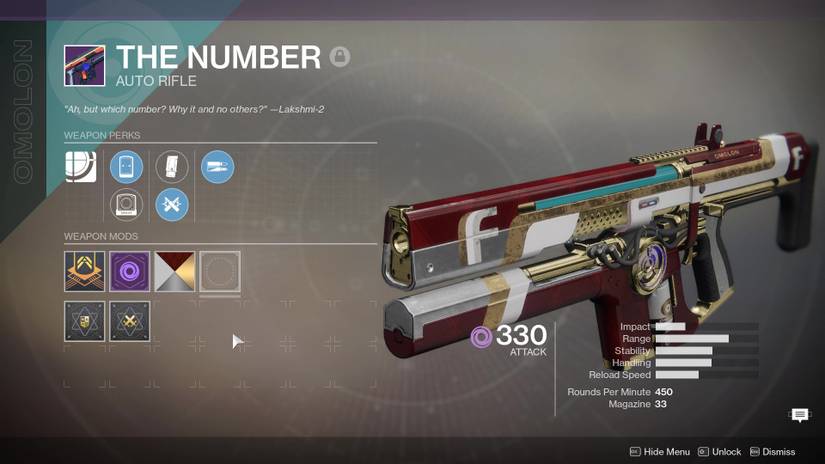
Task: Select the blue crossed-bullets perk
Action: pos(172,205)
